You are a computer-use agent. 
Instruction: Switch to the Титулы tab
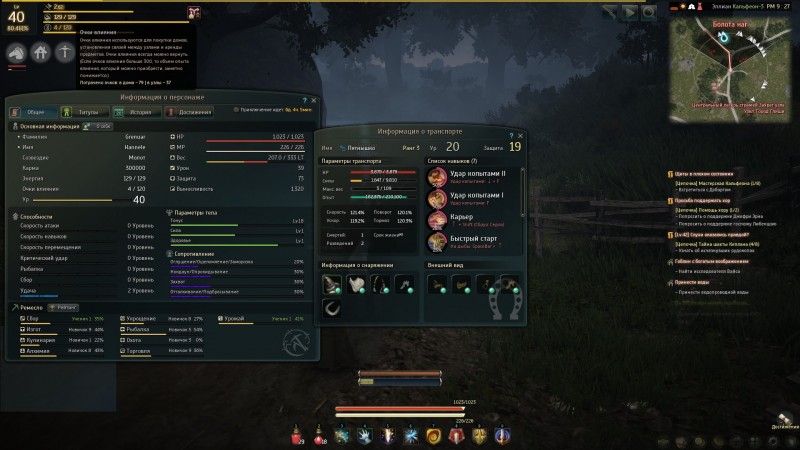[85, 112]
